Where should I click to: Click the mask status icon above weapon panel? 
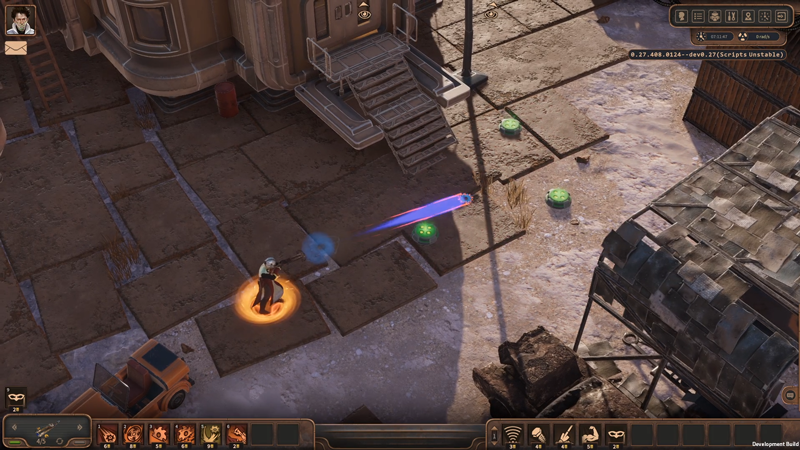click(x=15, y=397)
